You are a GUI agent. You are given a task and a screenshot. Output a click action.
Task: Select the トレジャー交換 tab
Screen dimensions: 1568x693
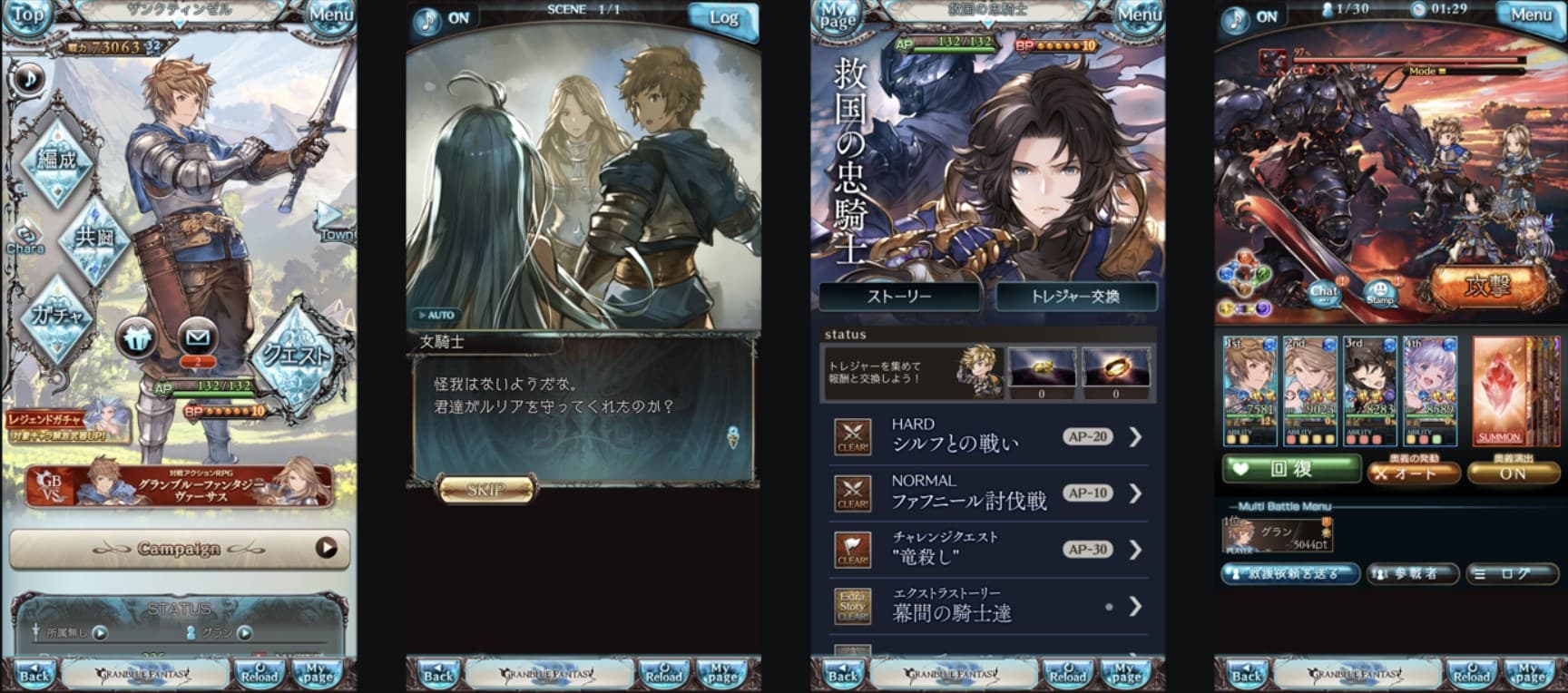1078,297
